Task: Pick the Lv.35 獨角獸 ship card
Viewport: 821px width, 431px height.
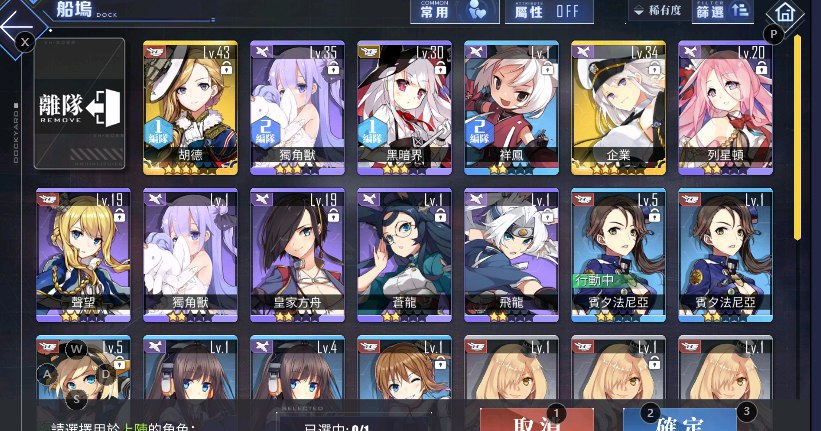Action: pyautogui.click(x=297, y=108)
